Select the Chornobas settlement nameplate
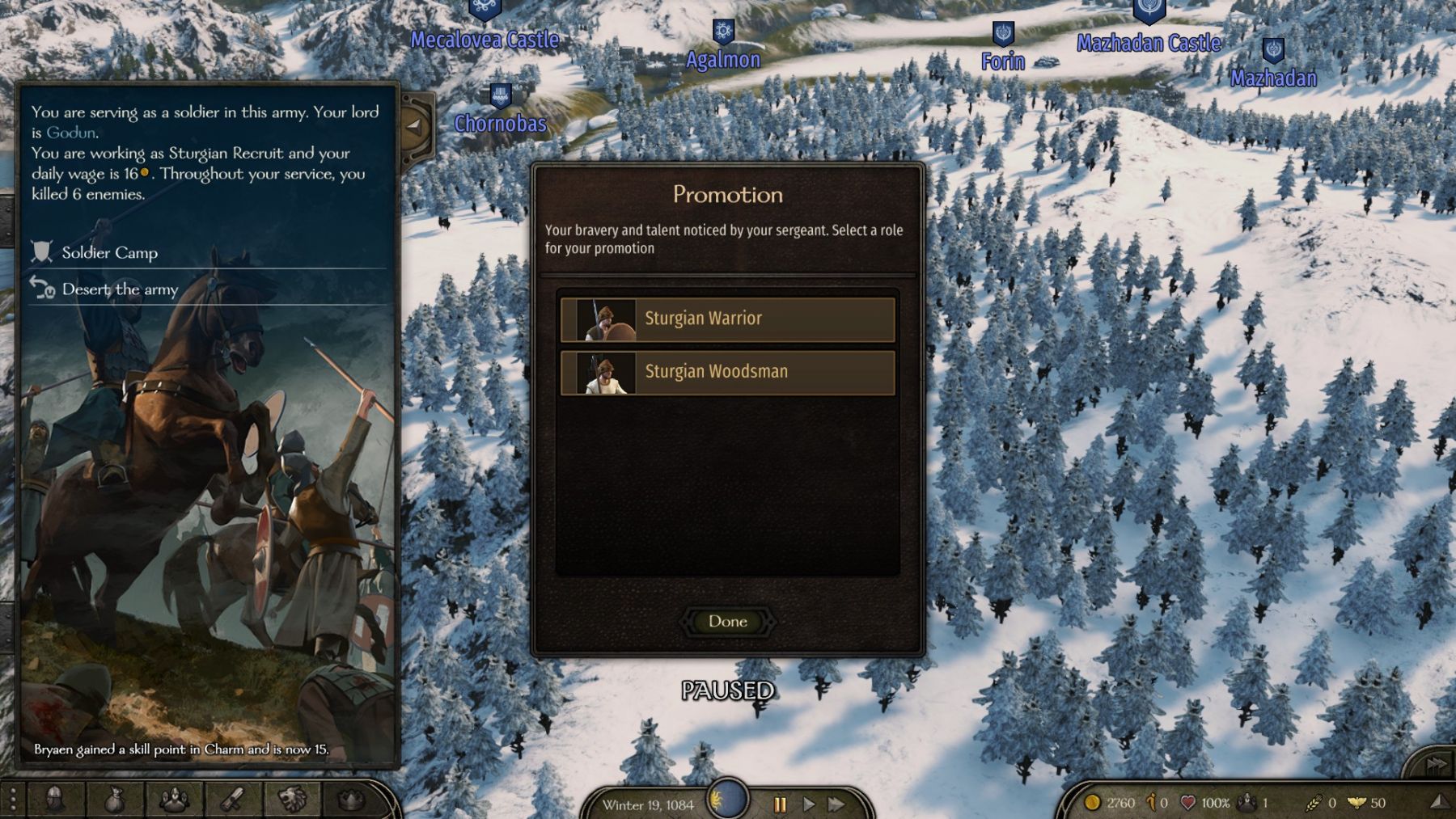 point(500,124)
